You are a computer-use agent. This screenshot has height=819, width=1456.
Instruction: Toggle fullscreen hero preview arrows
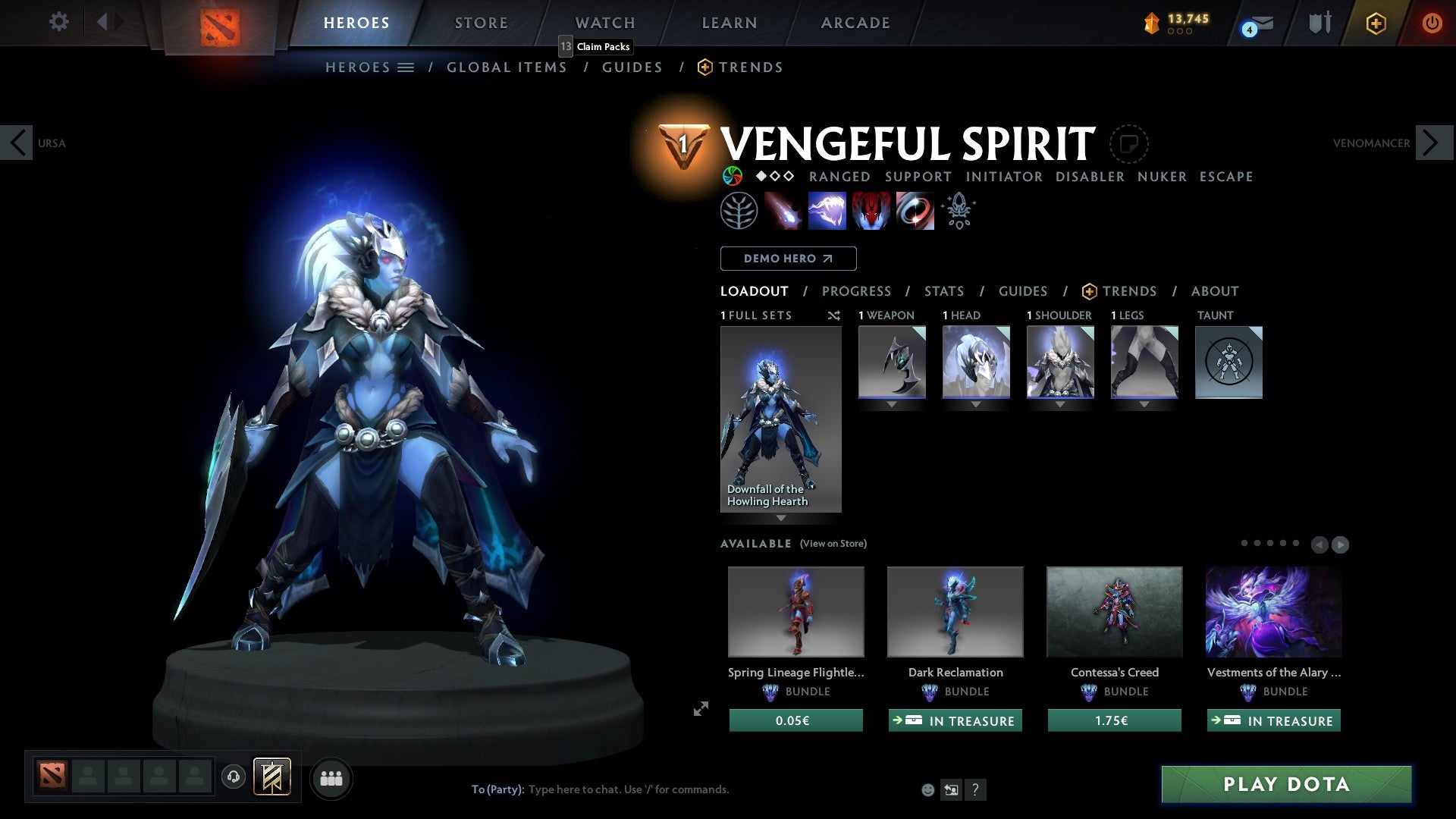700,709
